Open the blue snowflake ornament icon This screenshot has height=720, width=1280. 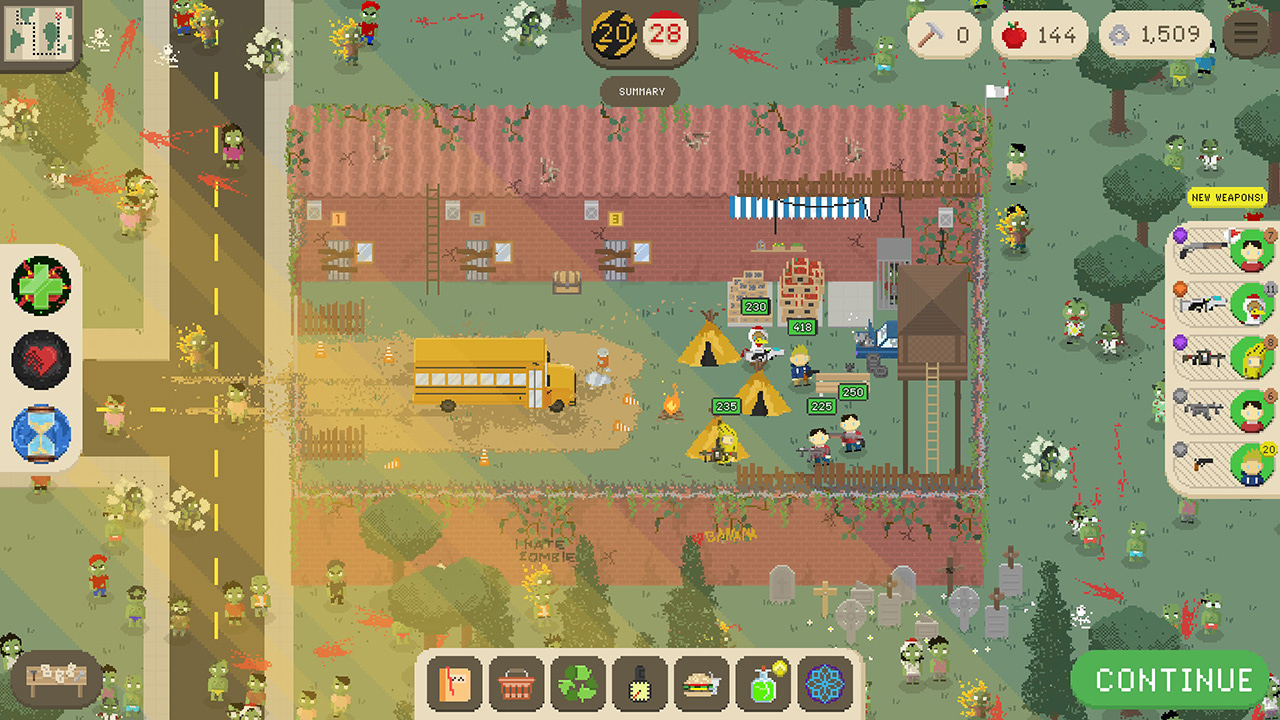[x=824, y=685]
